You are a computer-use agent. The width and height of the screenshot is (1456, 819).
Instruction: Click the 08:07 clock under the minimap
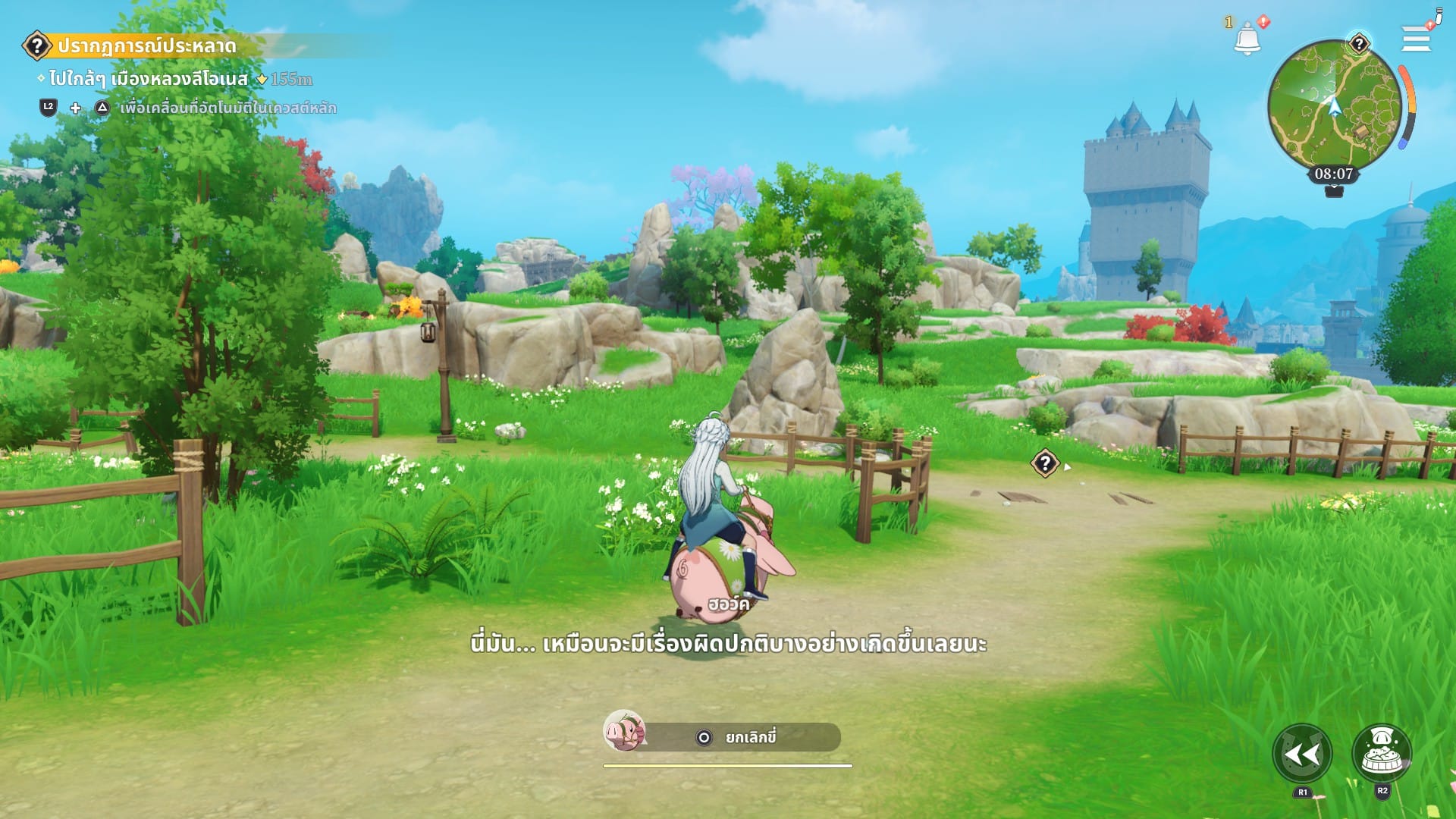click(1334, 174)
